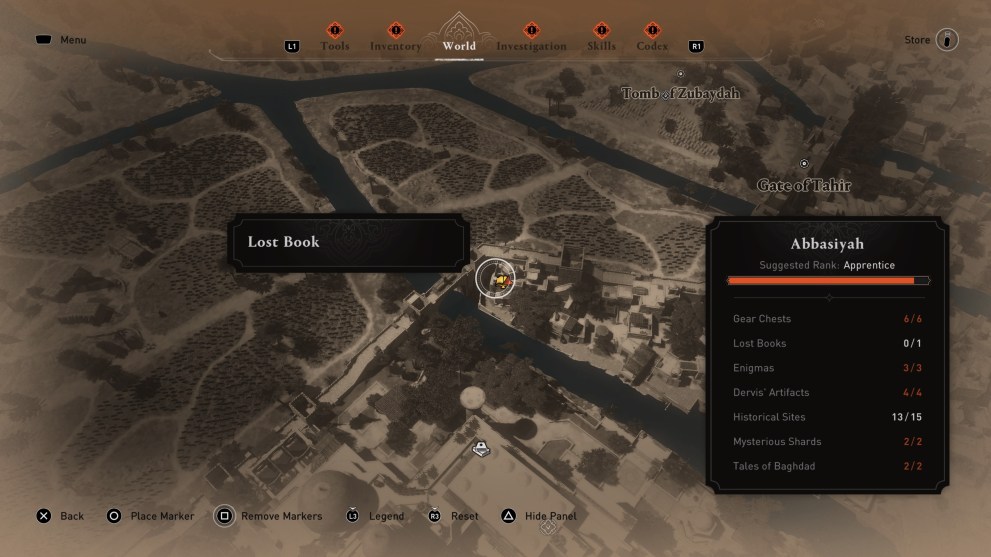Select the World tab

[459, 46]
